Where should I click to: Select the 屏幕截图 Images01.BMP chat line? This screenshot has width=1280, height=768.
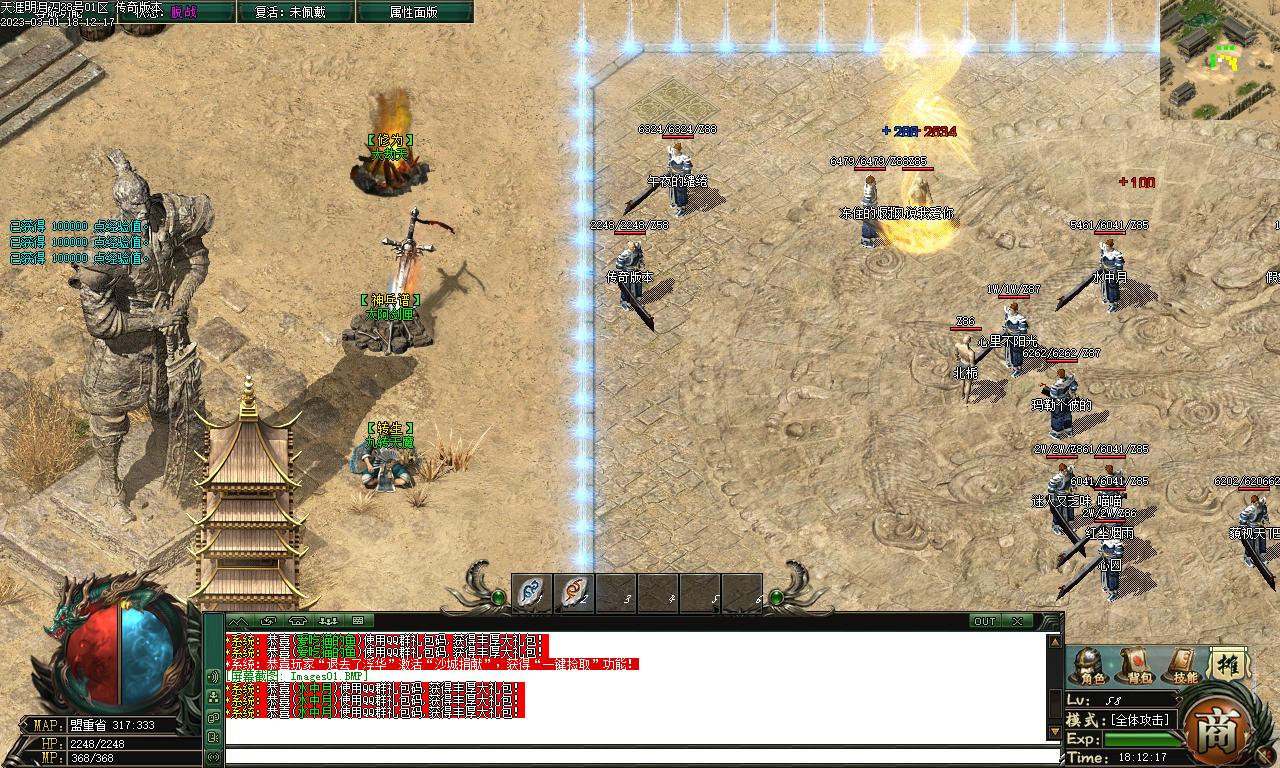[x=298, y=676]
